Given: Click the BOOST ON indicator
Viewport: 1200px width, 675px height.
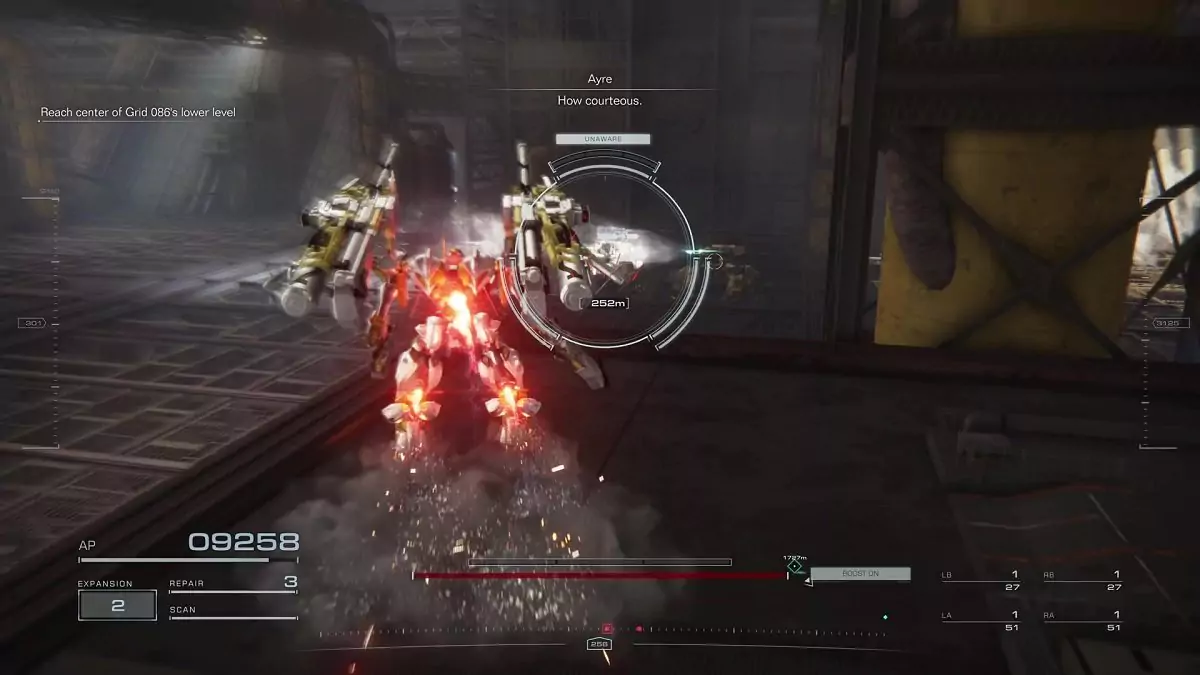Looking at the screenshot, I should coord(860,574).
